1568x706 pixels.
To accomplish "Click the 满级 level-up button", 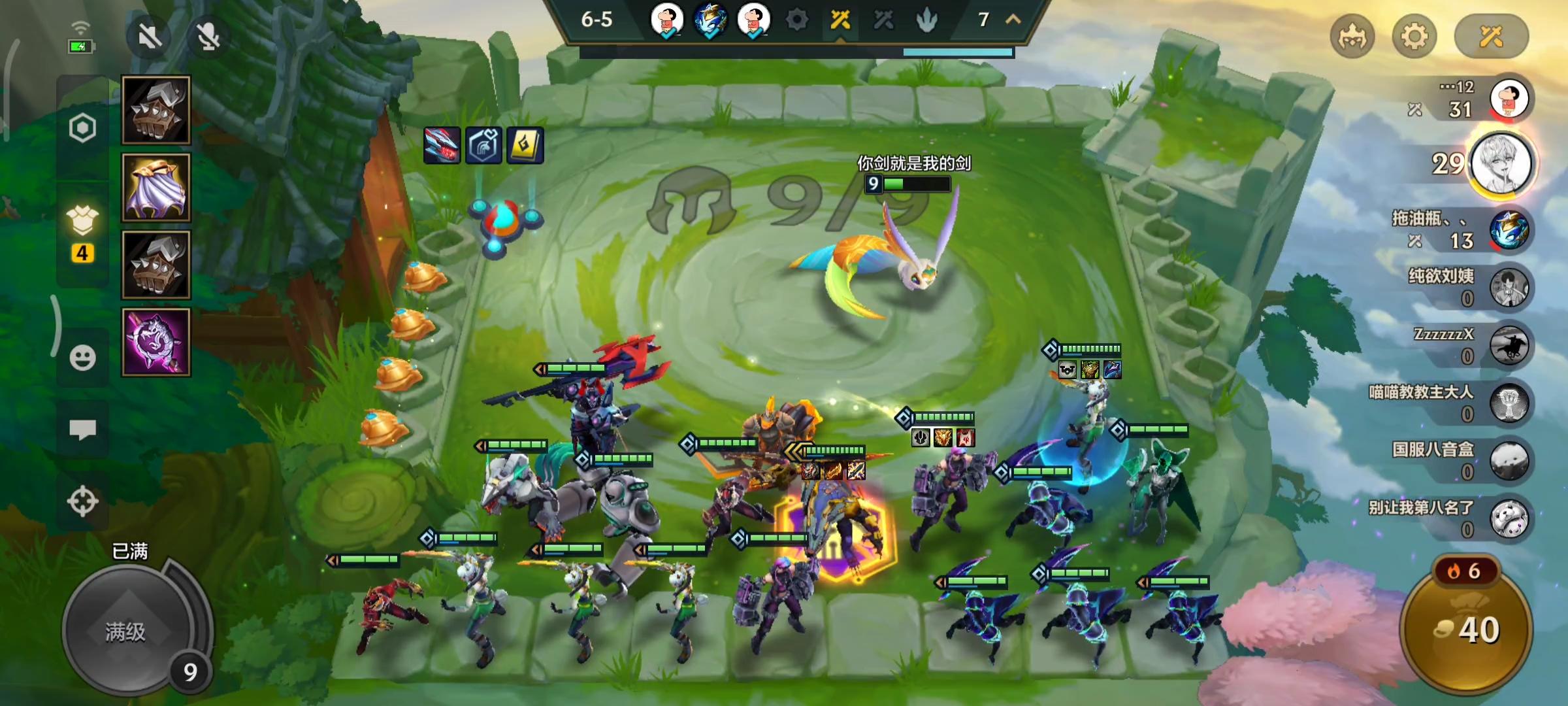I will 126,630.
